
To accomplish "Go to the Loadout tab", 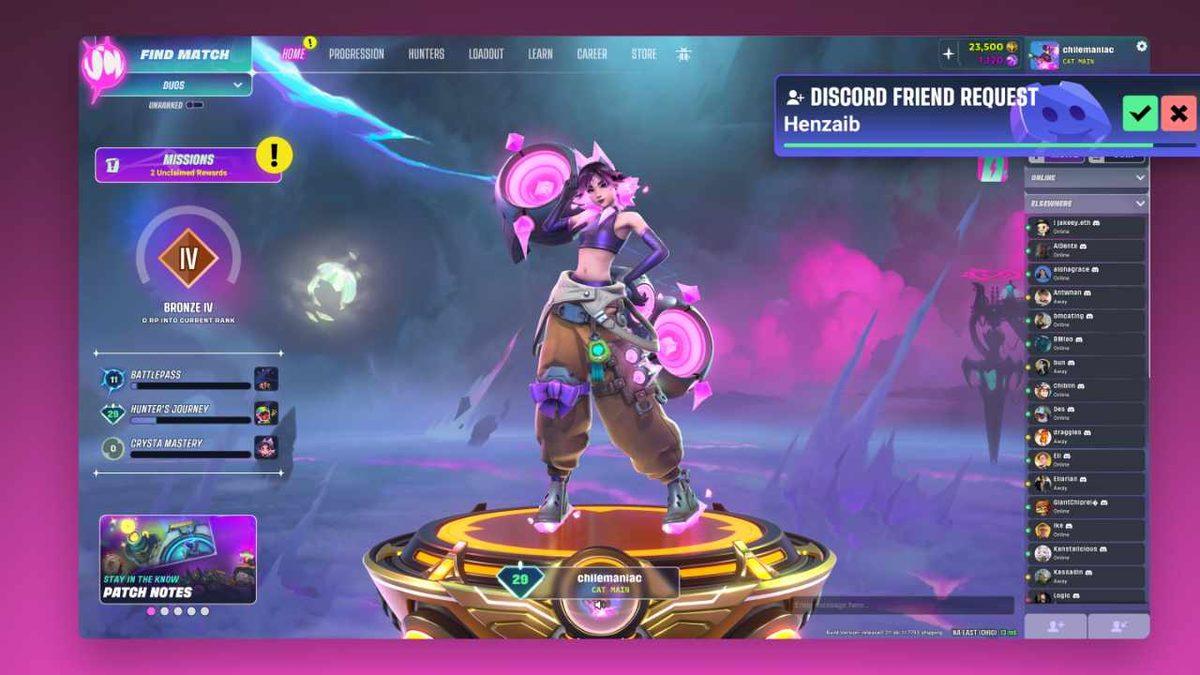I will tap(486, 54).
